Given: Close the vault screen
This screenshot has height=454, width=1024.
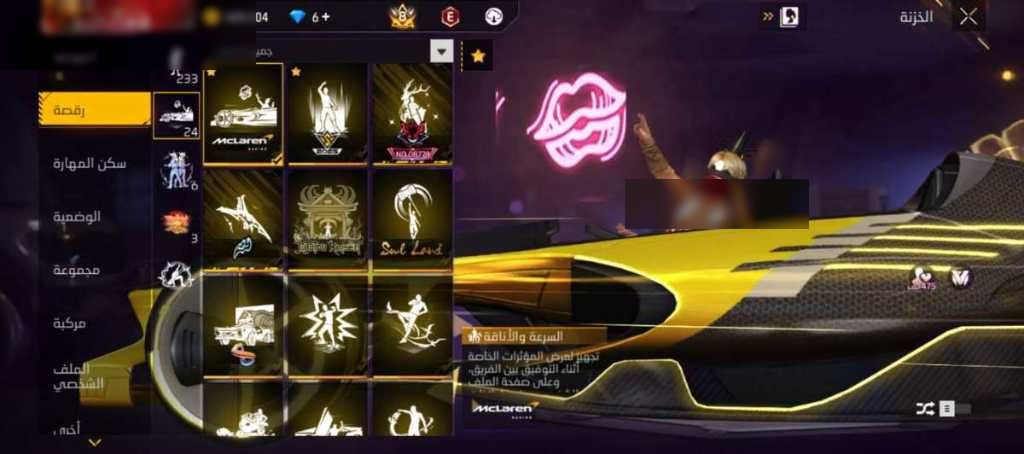Looking at the screenshot, I should click(x=968, y=16).
